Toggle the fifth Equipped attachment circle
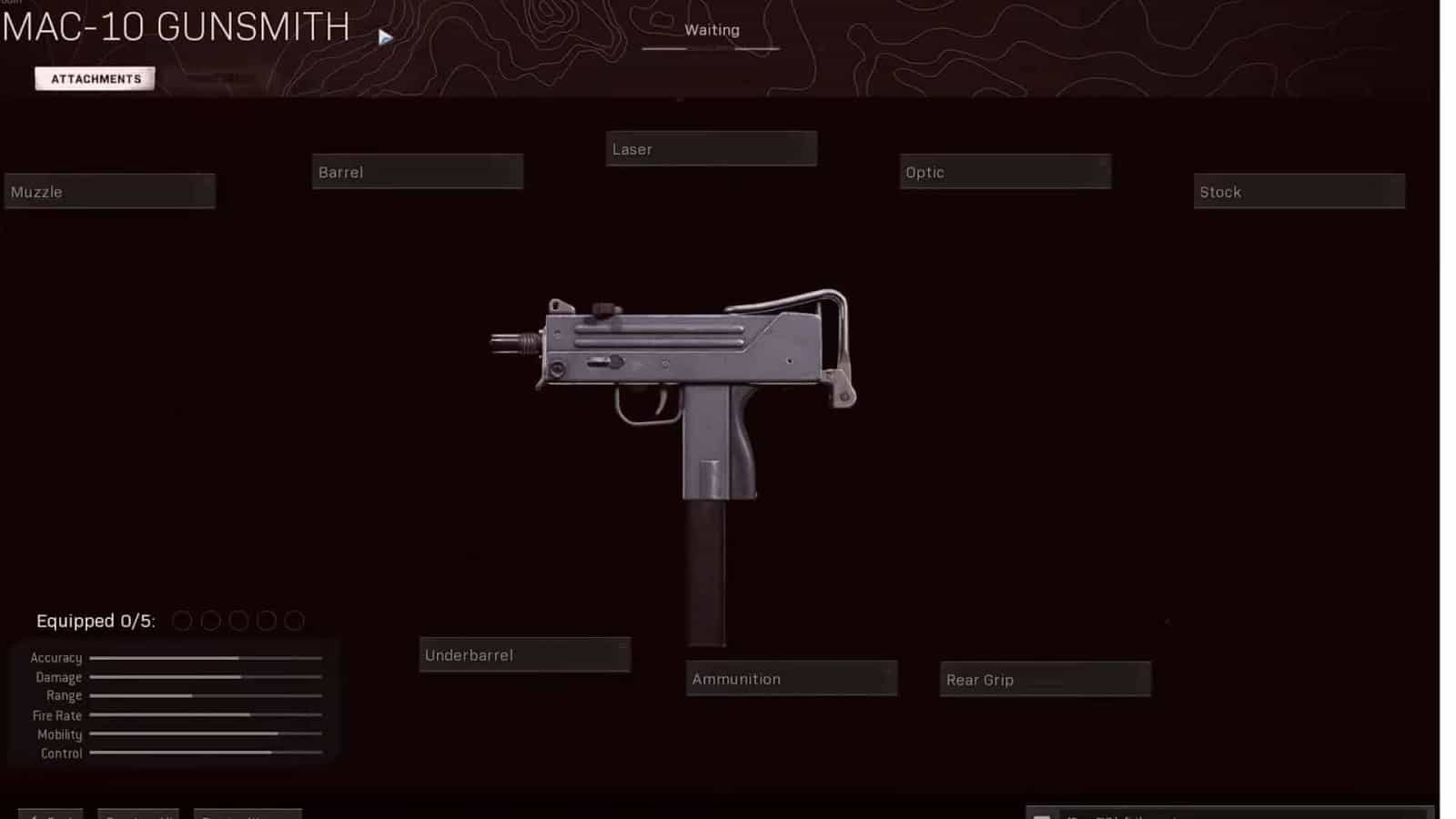1456x819 pixels. coord(294,621)
